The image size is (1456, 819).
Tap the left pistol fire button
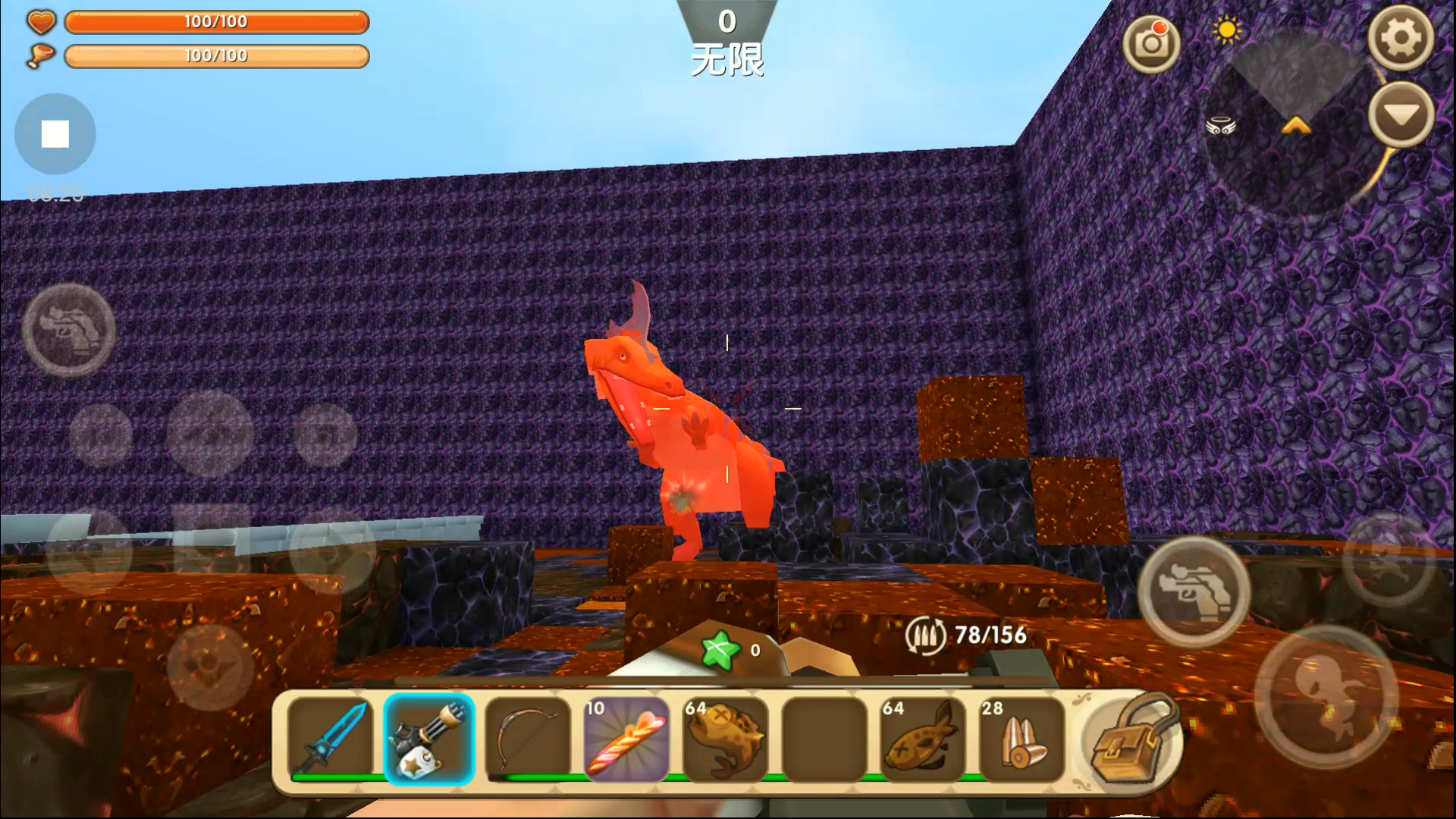[68, 330]
